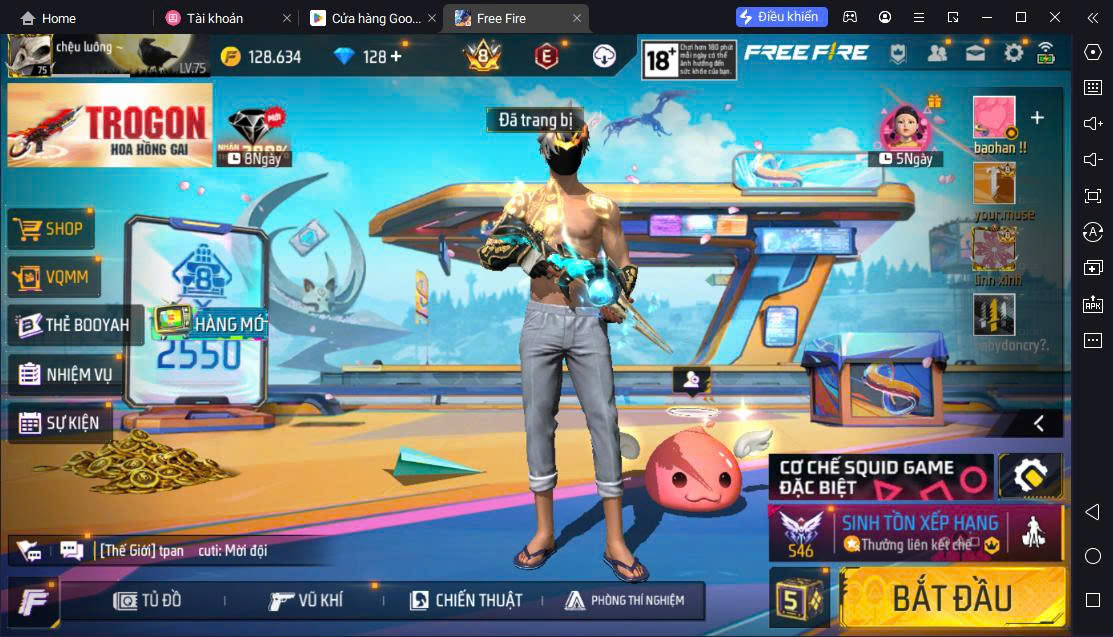Open the mail envelope icon
Image resolution: width=1113 pixels, height=637 pixels.
(975, 53)
